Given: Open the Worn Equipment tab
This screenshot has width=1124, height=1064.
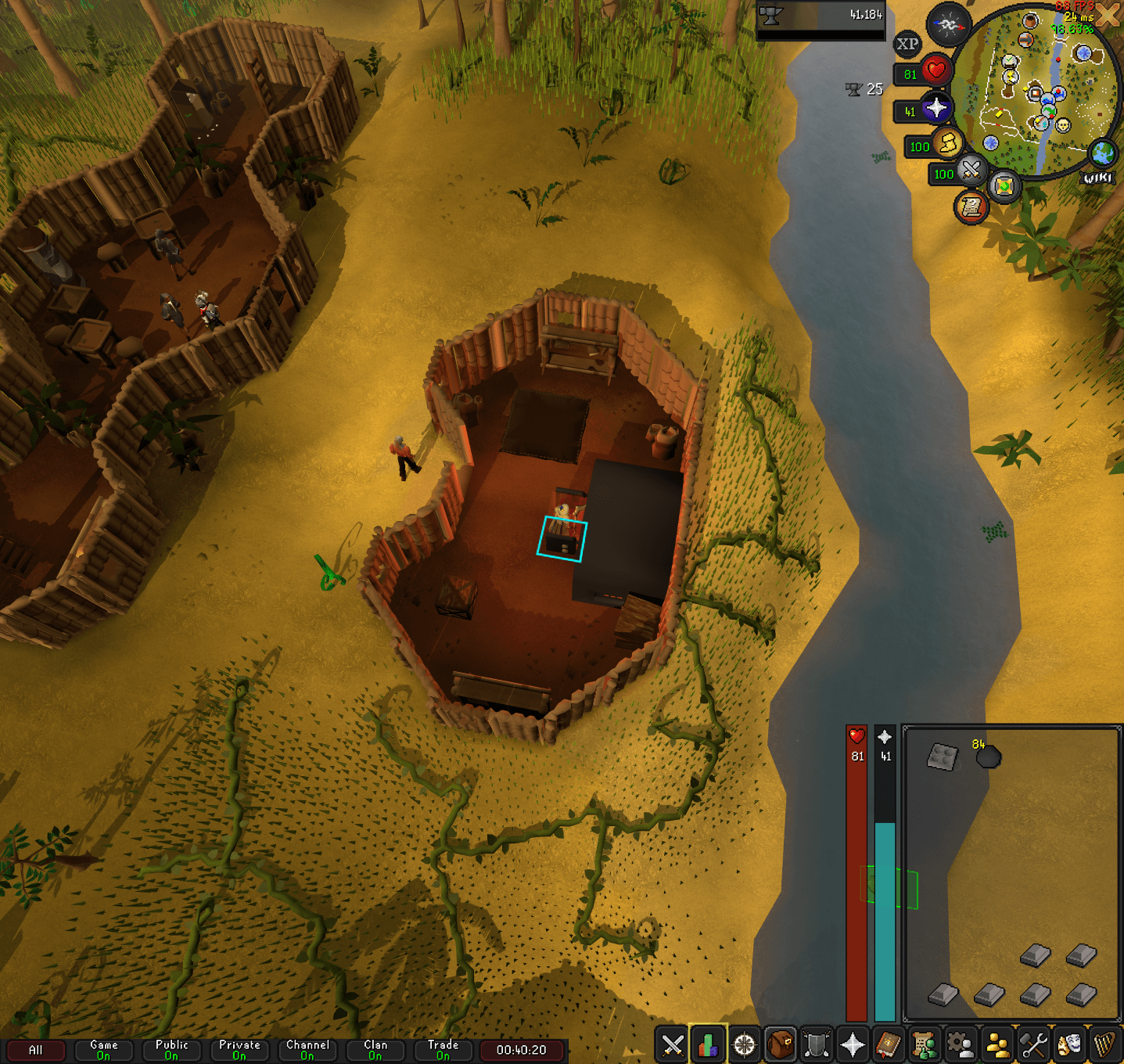Looking at the screenshot, I should (x=817, y=1050).
